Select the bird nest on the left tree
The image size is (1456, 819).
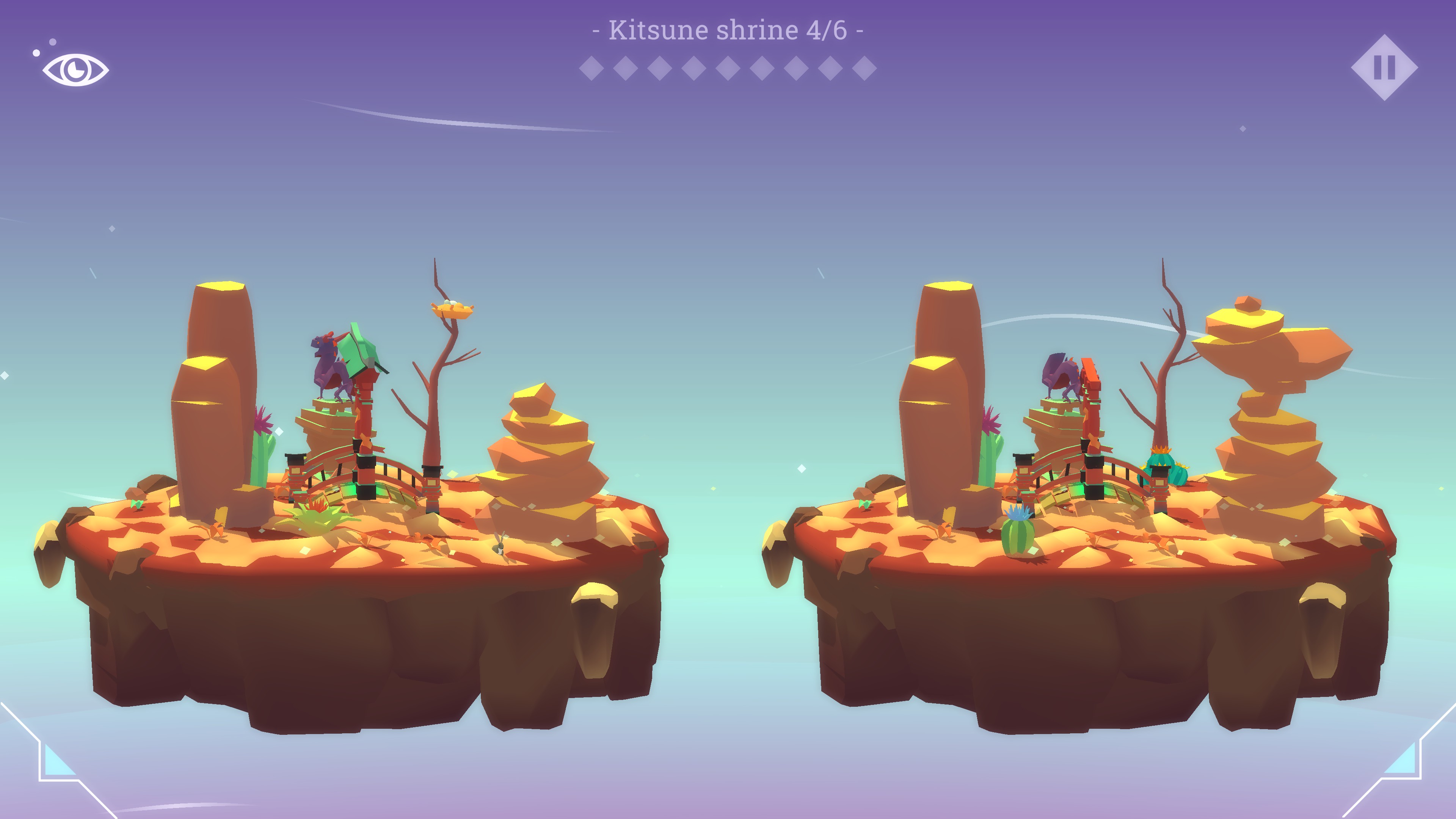pos(452,310)
